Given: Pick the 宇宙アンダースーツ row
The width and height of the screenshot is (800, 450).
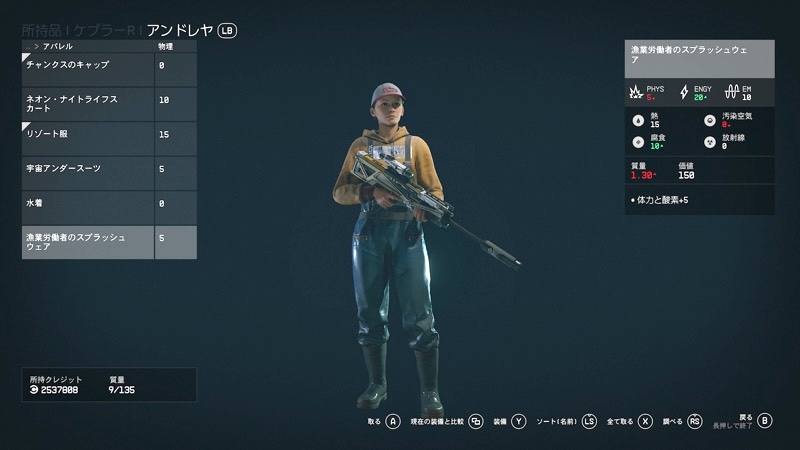Looking at the screenshot, I should pyautogui.click(x=88, y=169).
